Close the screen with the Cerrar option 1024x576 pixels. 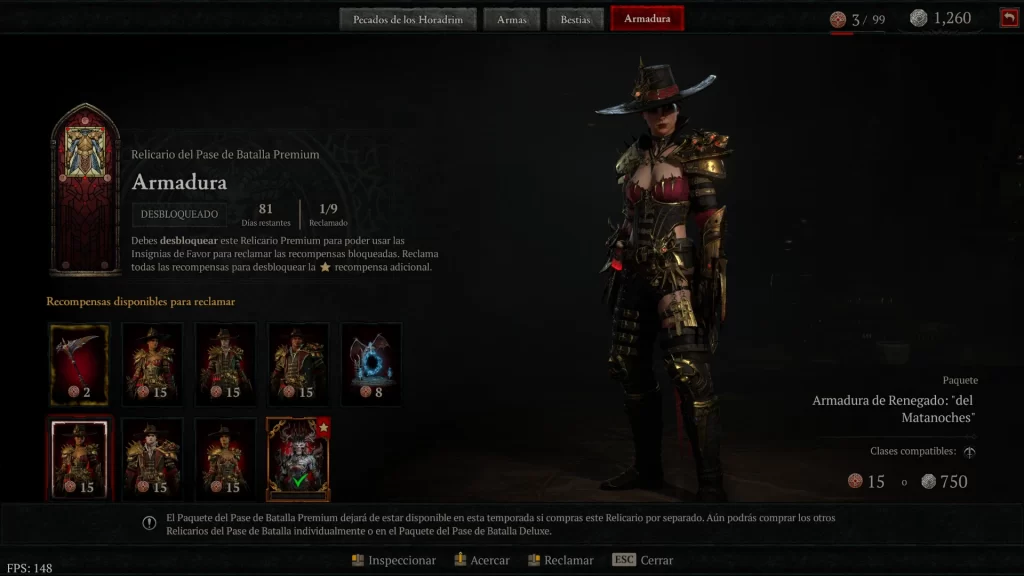[x=643, y=560]
